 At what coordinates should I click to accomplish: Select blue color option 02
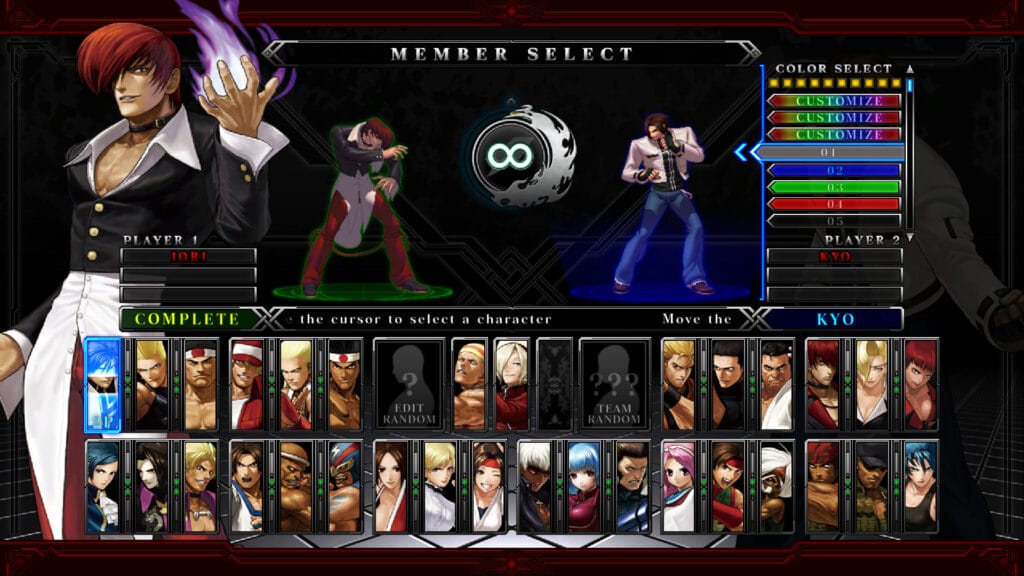pos(834,170)
